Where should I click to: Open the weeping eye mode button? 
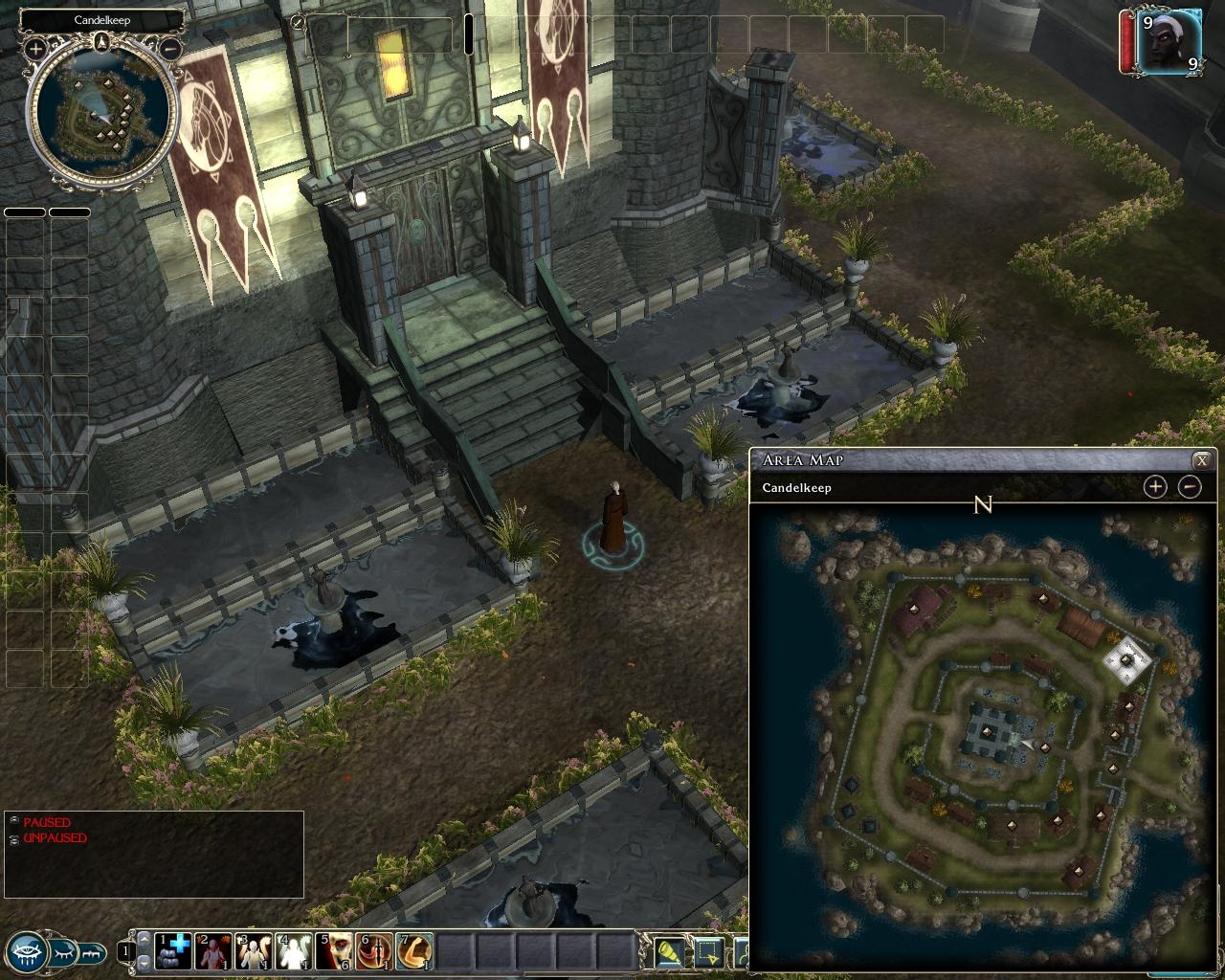click(27, 951)
